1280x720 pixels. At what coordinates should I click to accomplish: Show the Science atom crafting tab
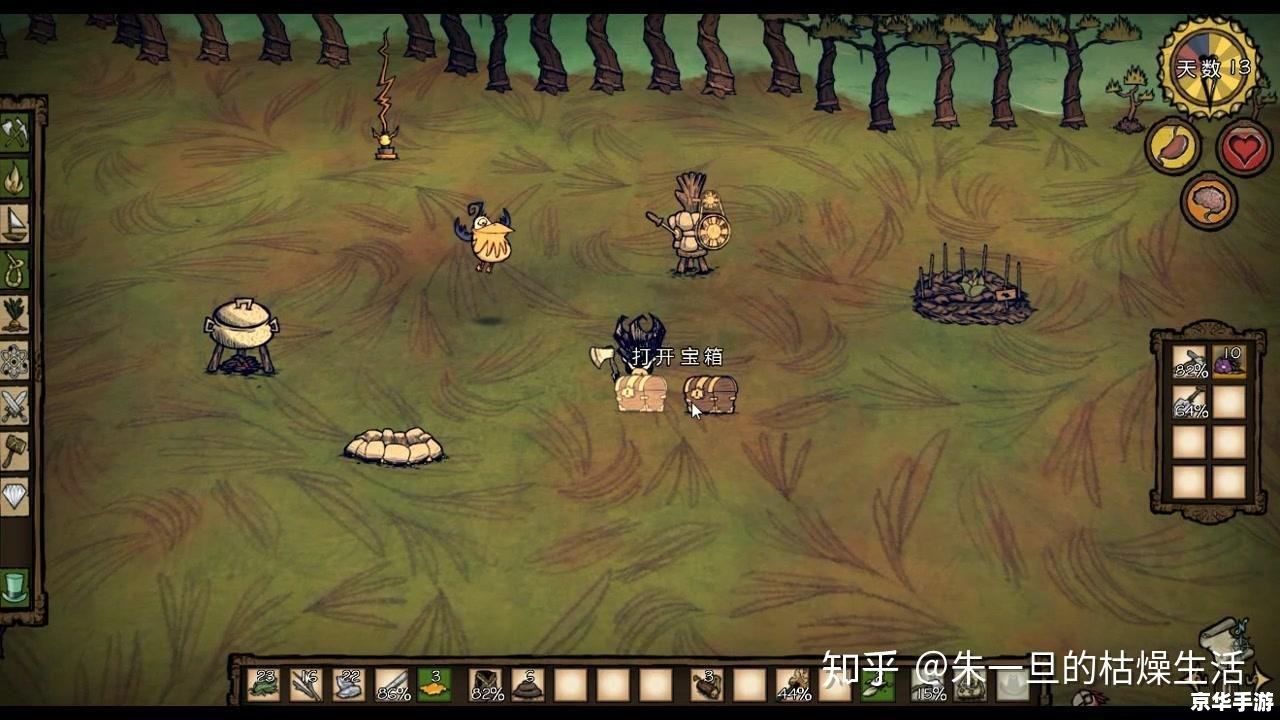[x=14, y=360]
